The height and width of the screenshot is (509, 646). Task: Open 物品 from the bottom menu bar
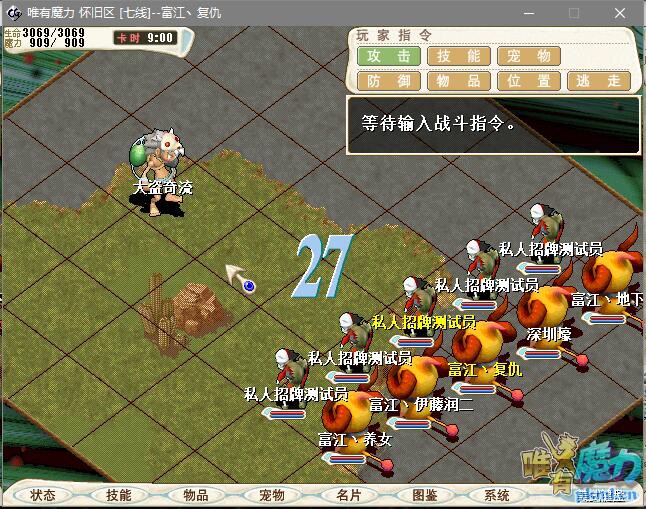click(x=195, y=495)
